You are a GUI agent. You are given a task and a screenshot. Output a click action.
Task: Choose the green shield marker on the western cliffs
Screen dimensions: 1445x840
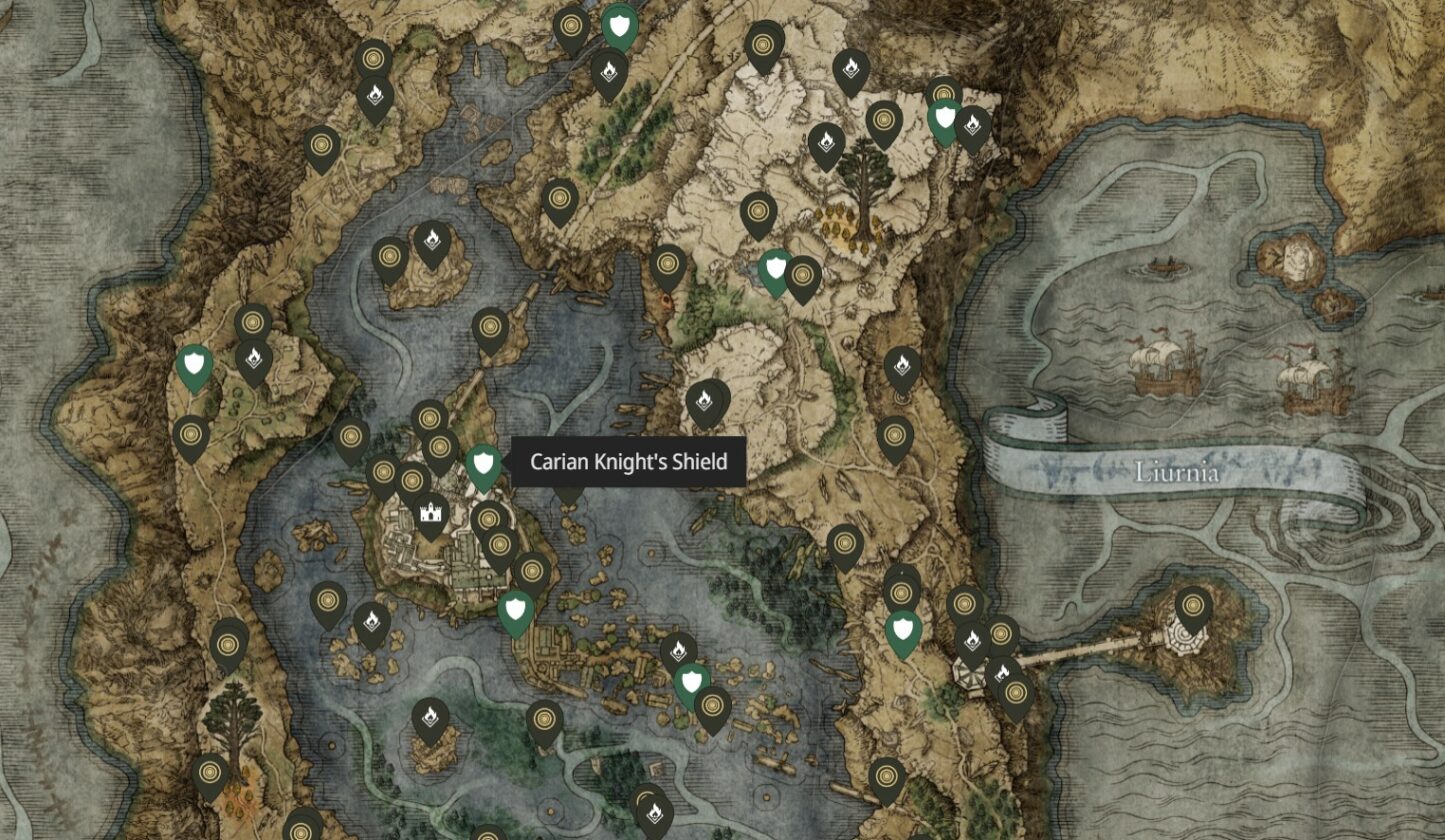pos(194,364)
